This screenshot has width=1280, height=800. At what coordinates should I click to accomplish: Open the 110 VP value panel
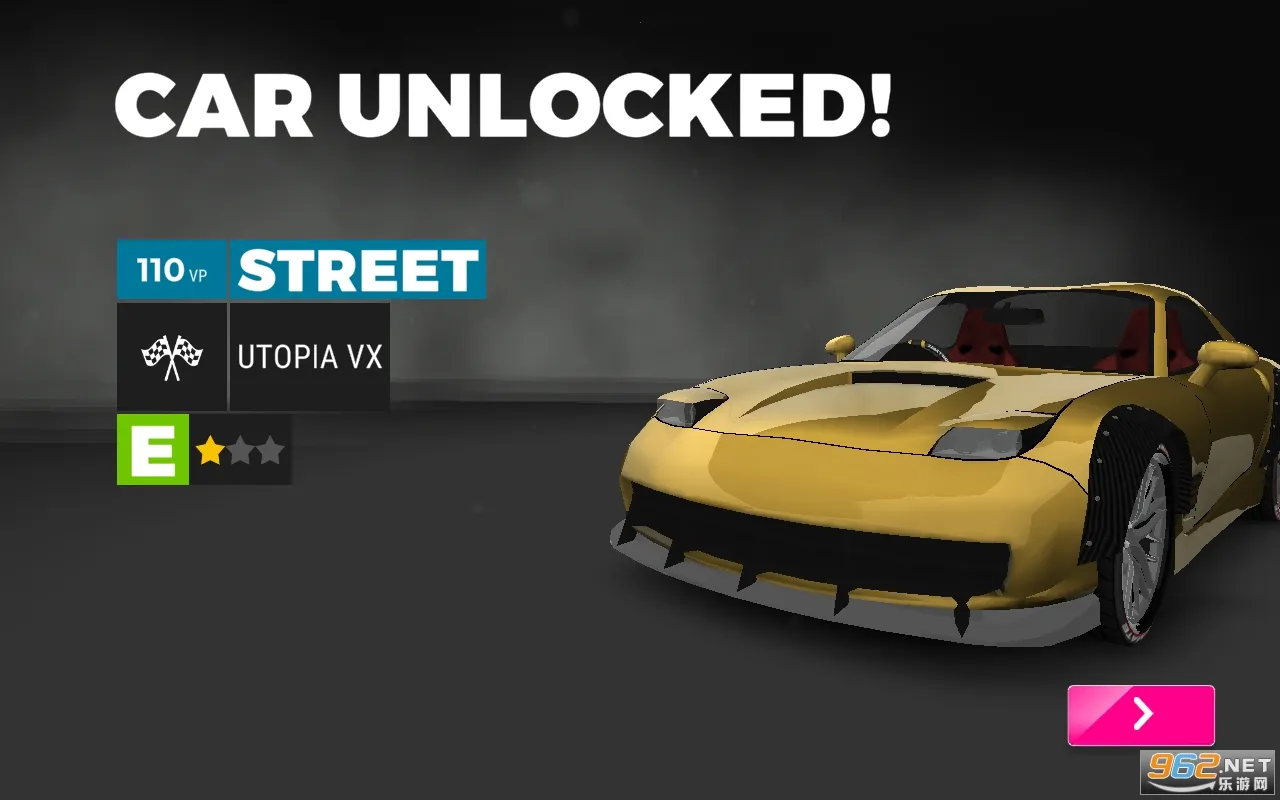[x=171, y=269]
